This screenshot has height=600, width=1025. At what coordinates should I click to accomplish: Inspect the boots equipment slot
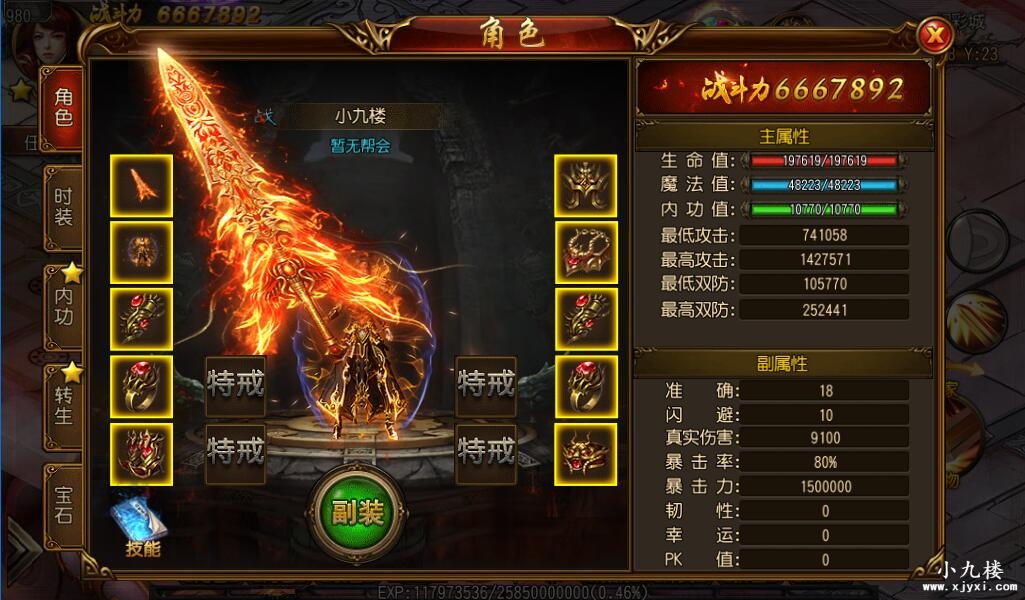click(141, 454)
